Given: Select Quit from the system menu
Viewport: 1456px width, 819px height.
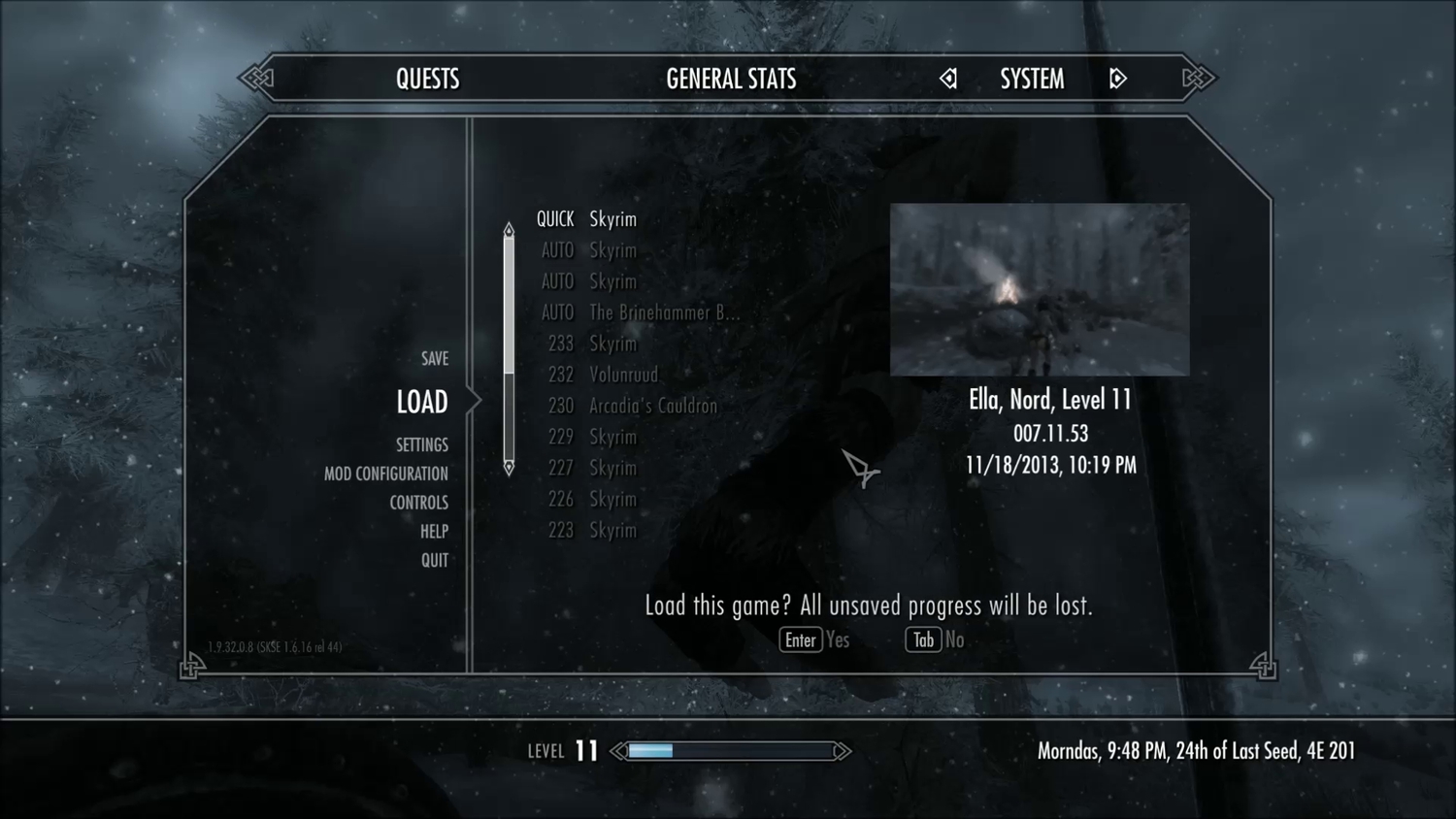Looking at the screenshot, I should click(434, 560).
